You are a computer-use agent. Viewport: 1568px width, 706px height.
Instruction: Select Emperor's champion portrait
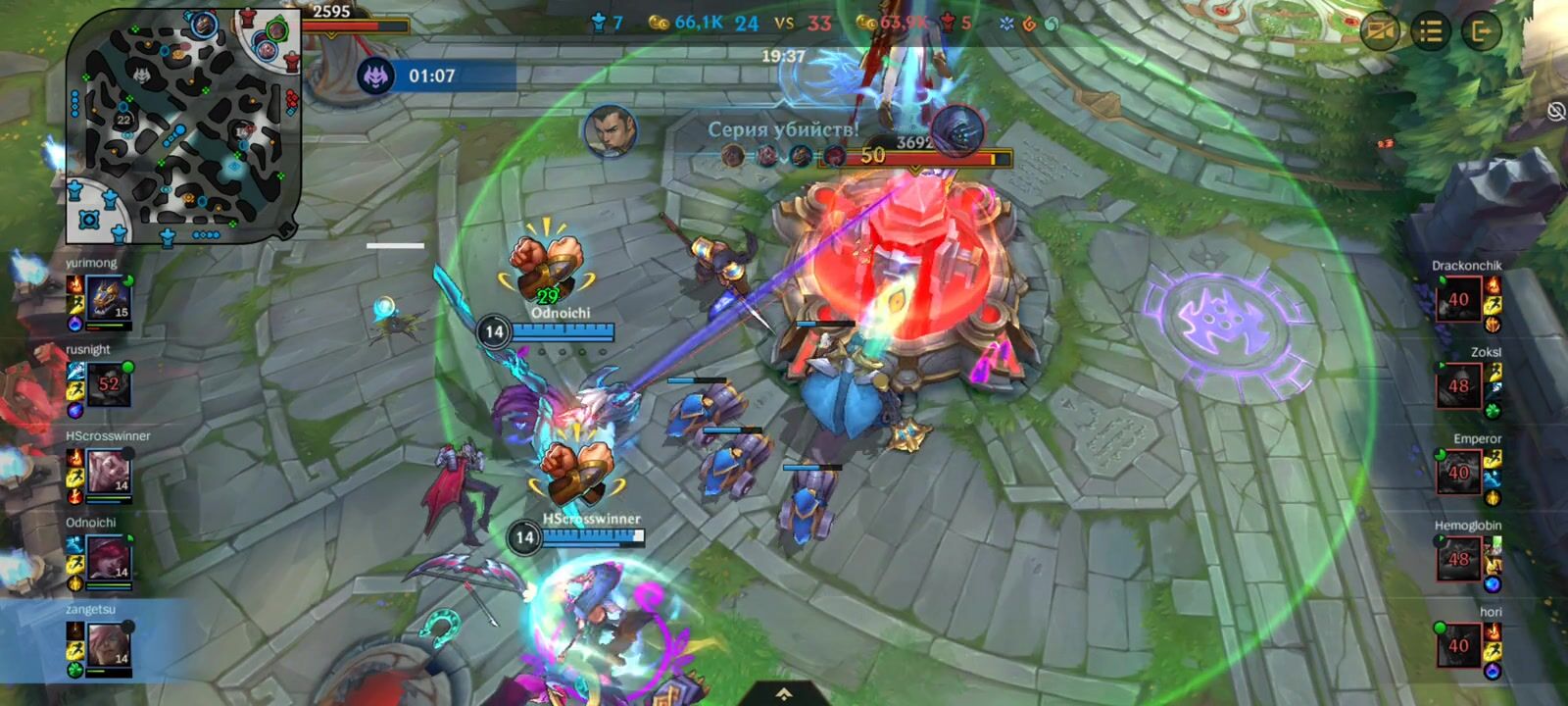[x=1458, y=472]
